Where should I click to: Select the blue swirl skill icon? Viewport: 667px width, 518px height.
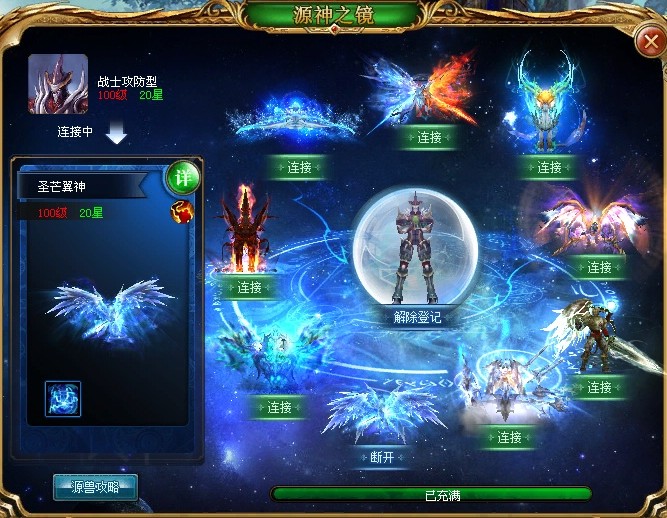(x=63, y=398)
